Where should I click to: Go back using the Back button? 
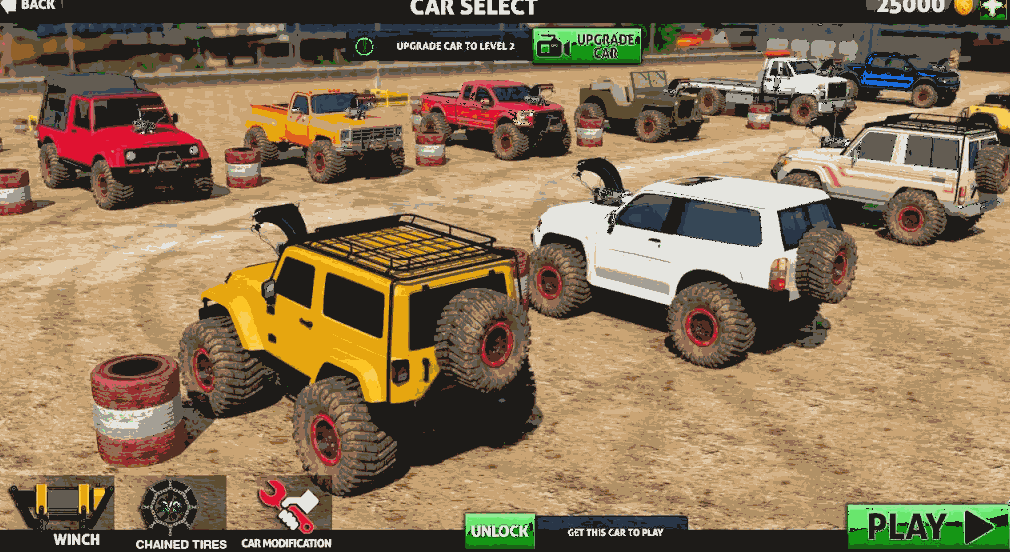click(30, 6)
